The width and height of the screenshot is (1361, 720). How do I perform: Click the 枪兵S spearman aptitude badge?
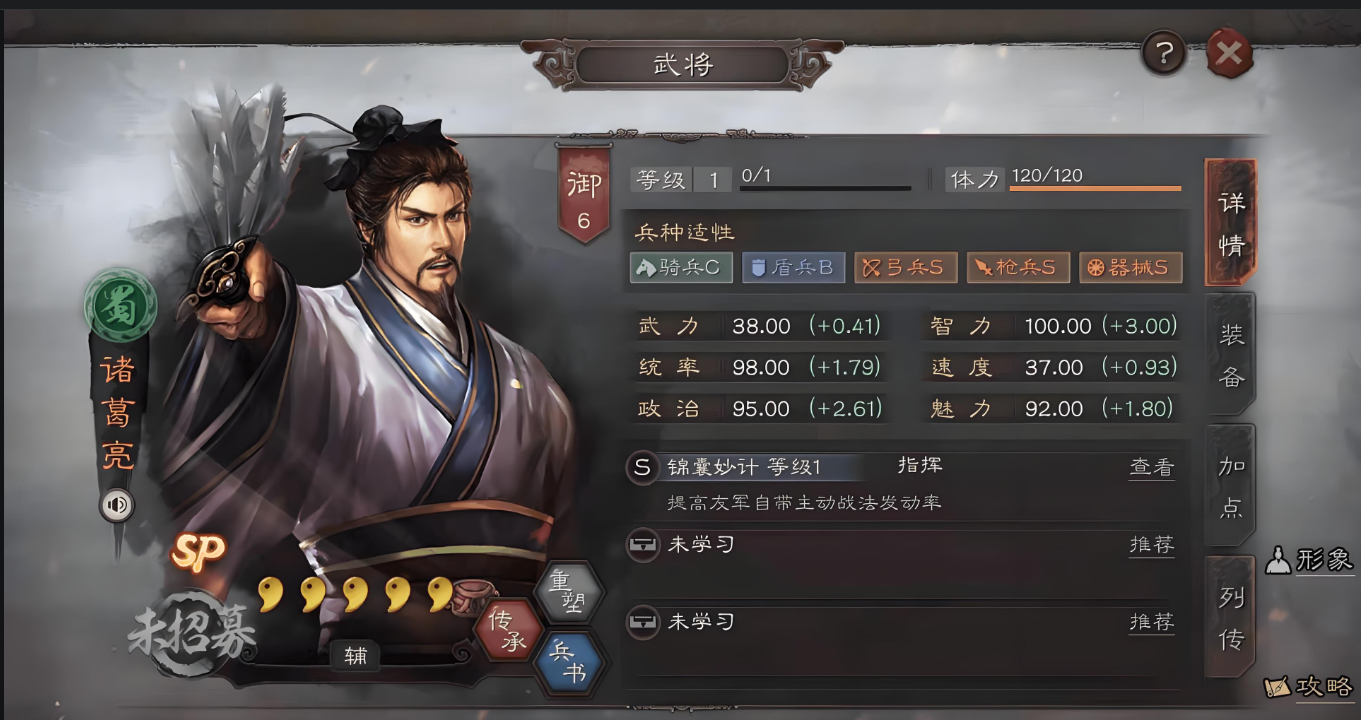pyautogui.click(x=1018, y=268)
